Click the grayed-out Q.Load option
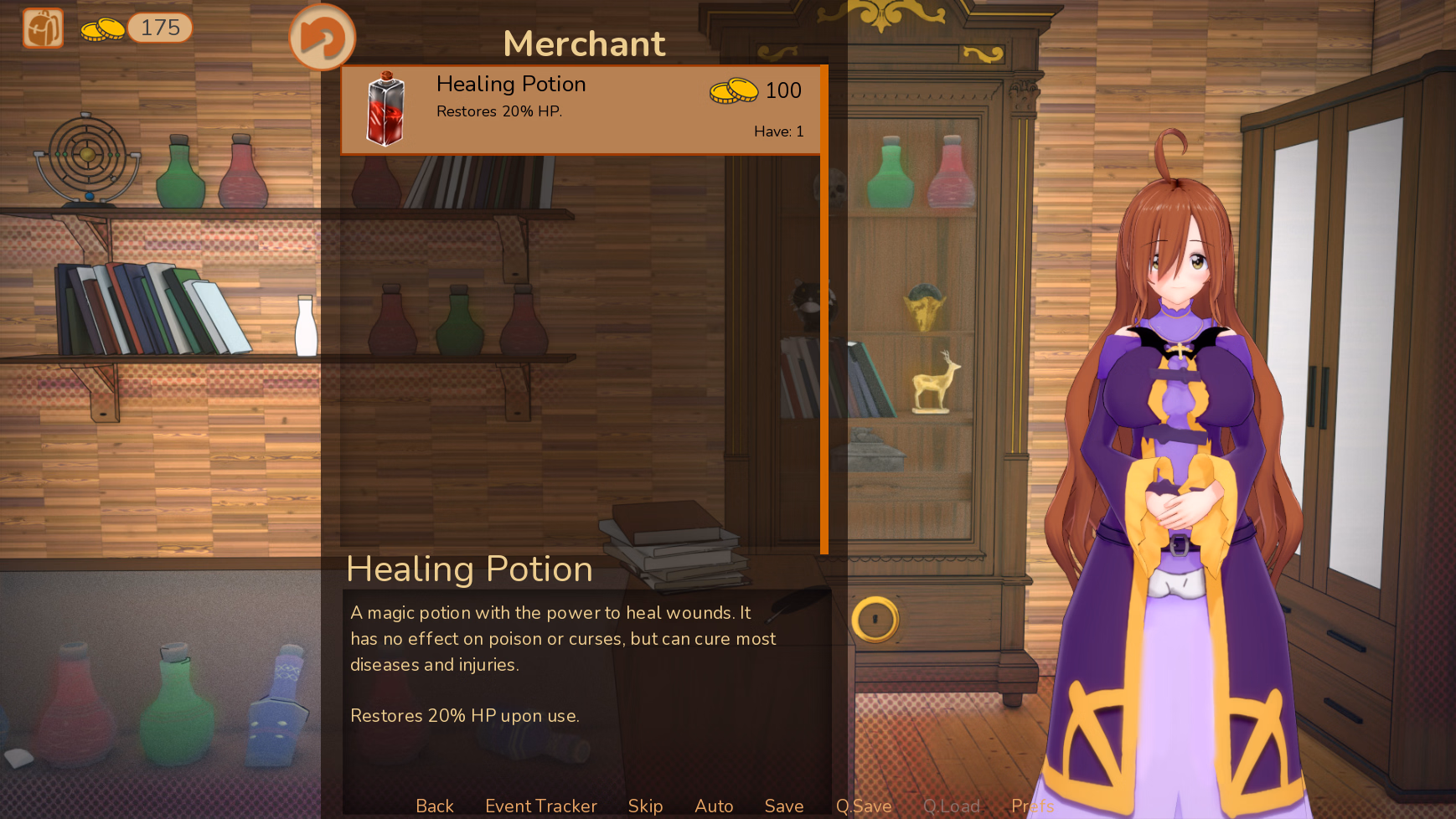This screenshot has height=819, width=1456. [952, 806]
